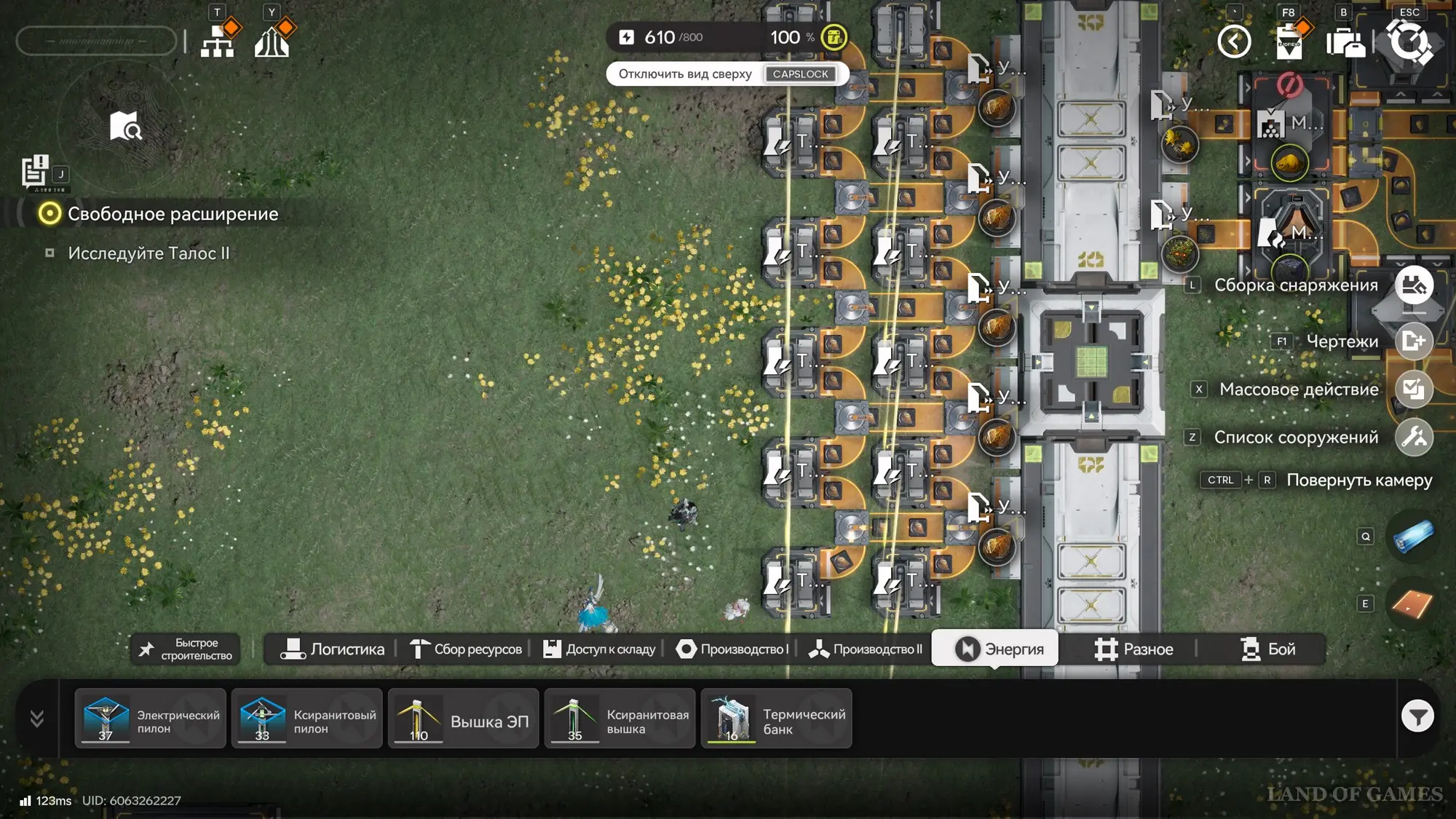Choose the Термический банк building

pyautogui.click(x=777, y=719)
